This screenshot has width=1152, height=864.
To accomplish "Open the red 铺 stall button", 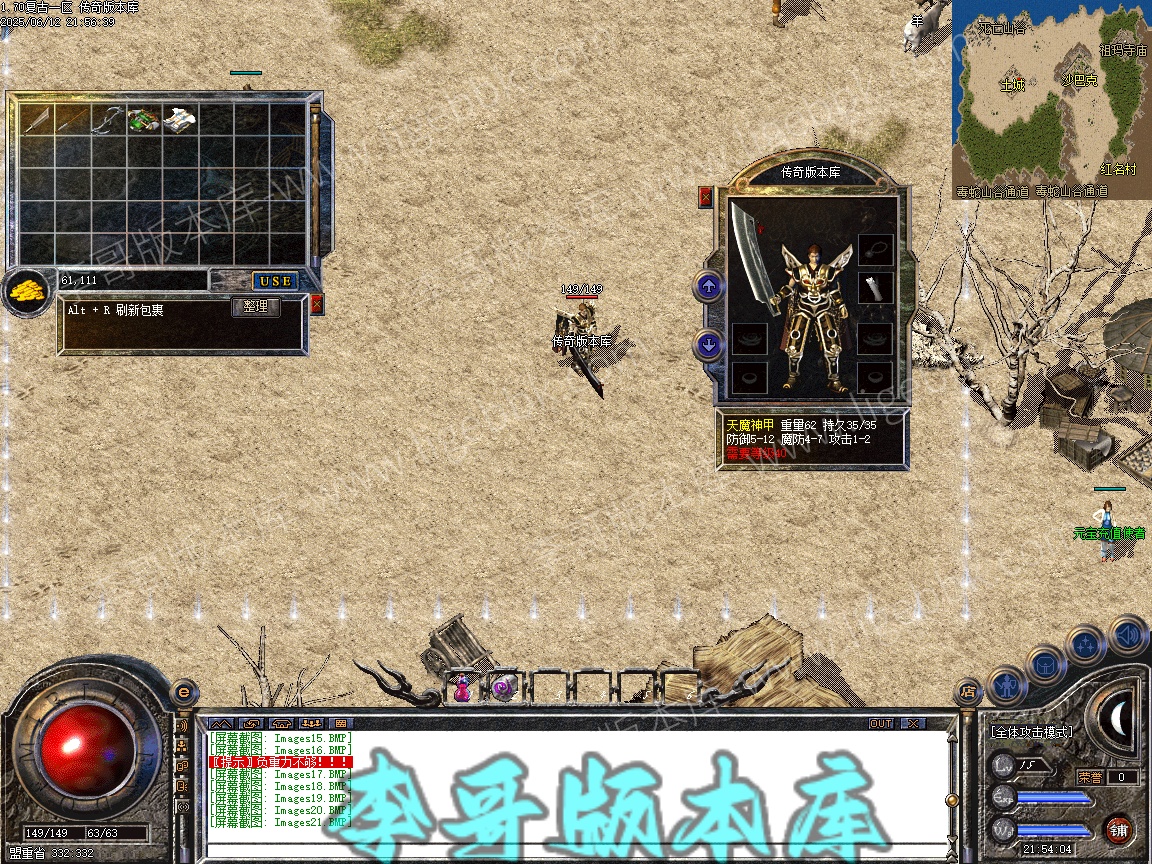I will click(x=1118, y=830).
